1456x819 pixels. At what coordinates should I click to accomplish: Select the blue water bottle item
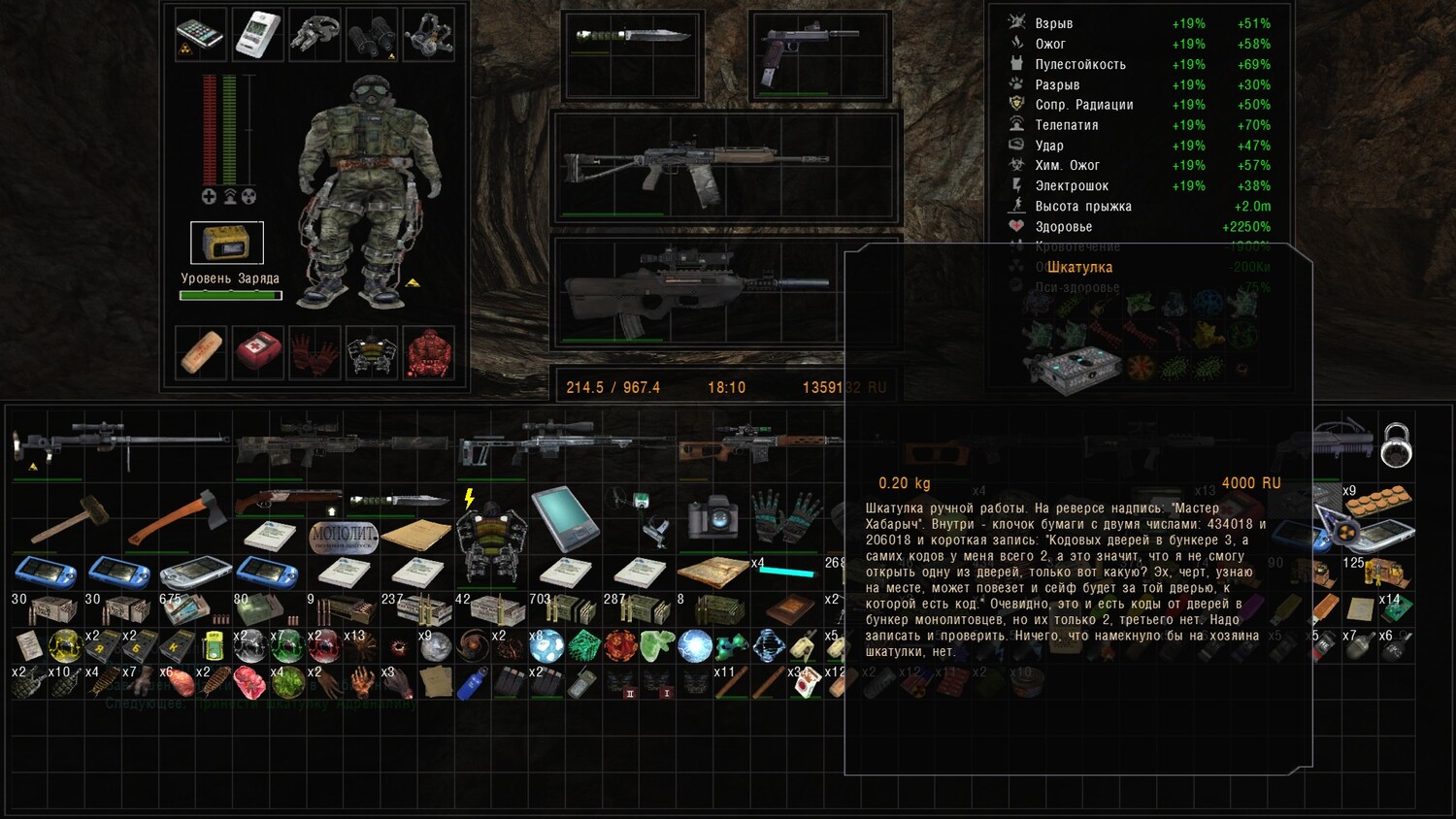[473, 683]
